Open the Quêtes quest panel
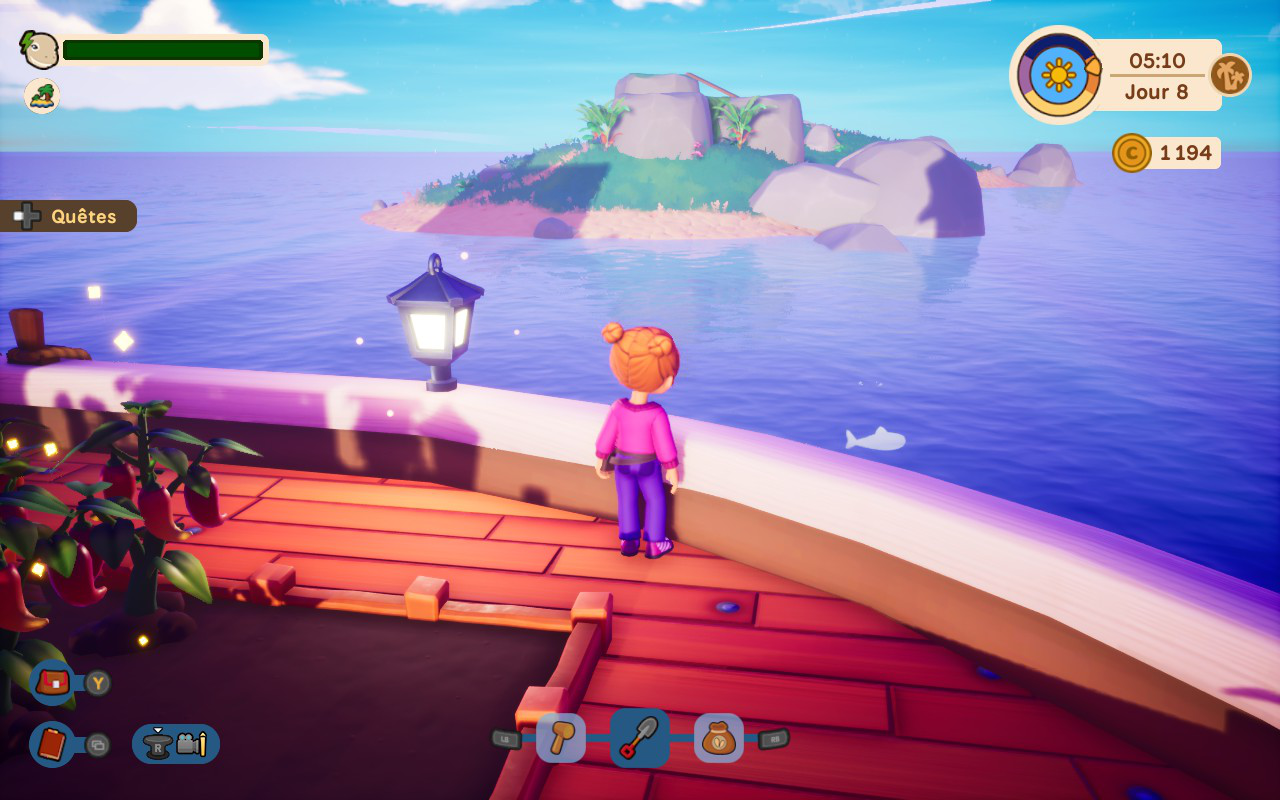1280x800 pixels. pos(69,216)
